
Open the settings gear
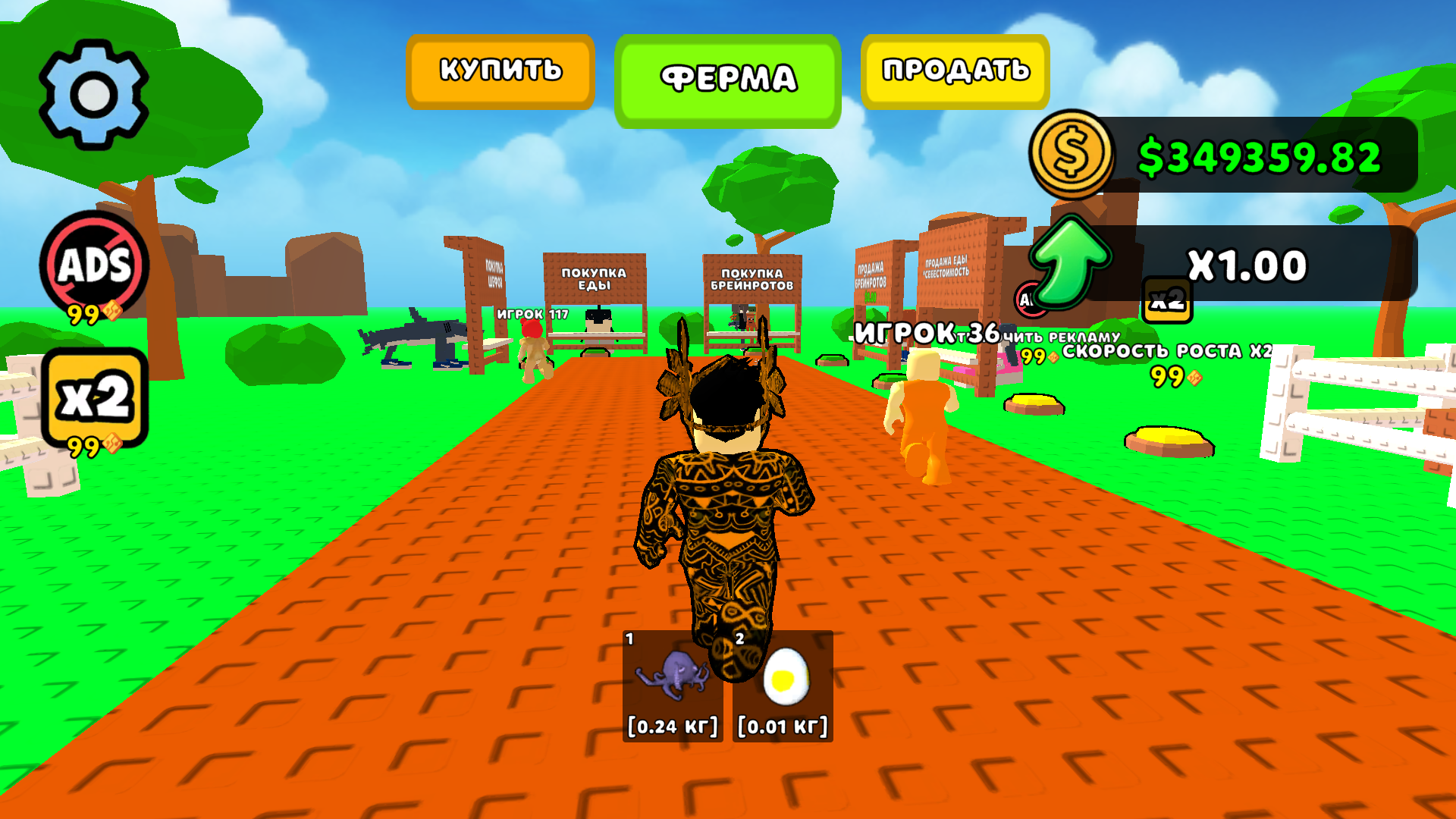click(93, 91)
